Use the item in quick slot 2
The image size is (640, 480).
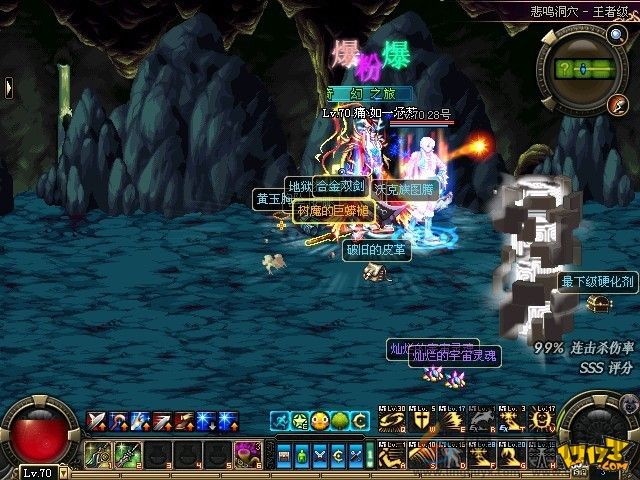coord(127,453)
